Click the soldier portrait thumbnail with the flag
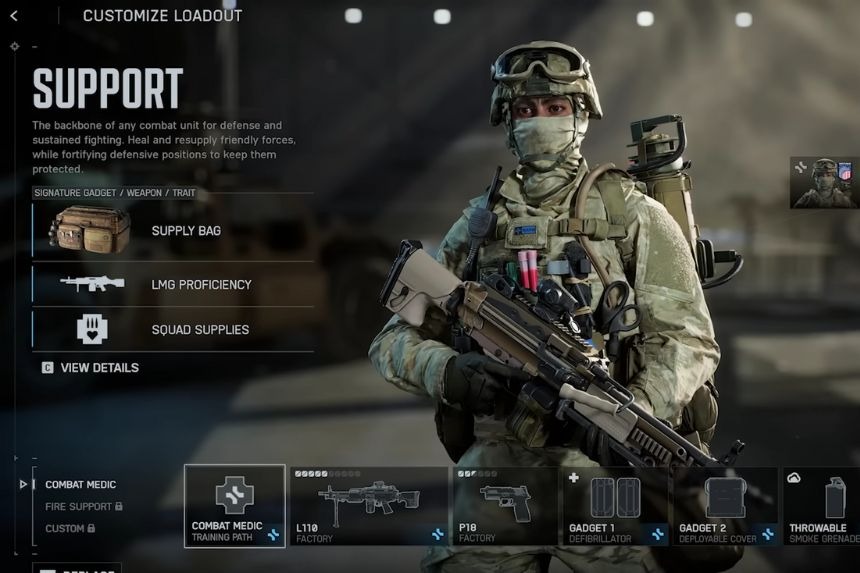Viewport: 860px width, 573px height. [x=825, y=182]
